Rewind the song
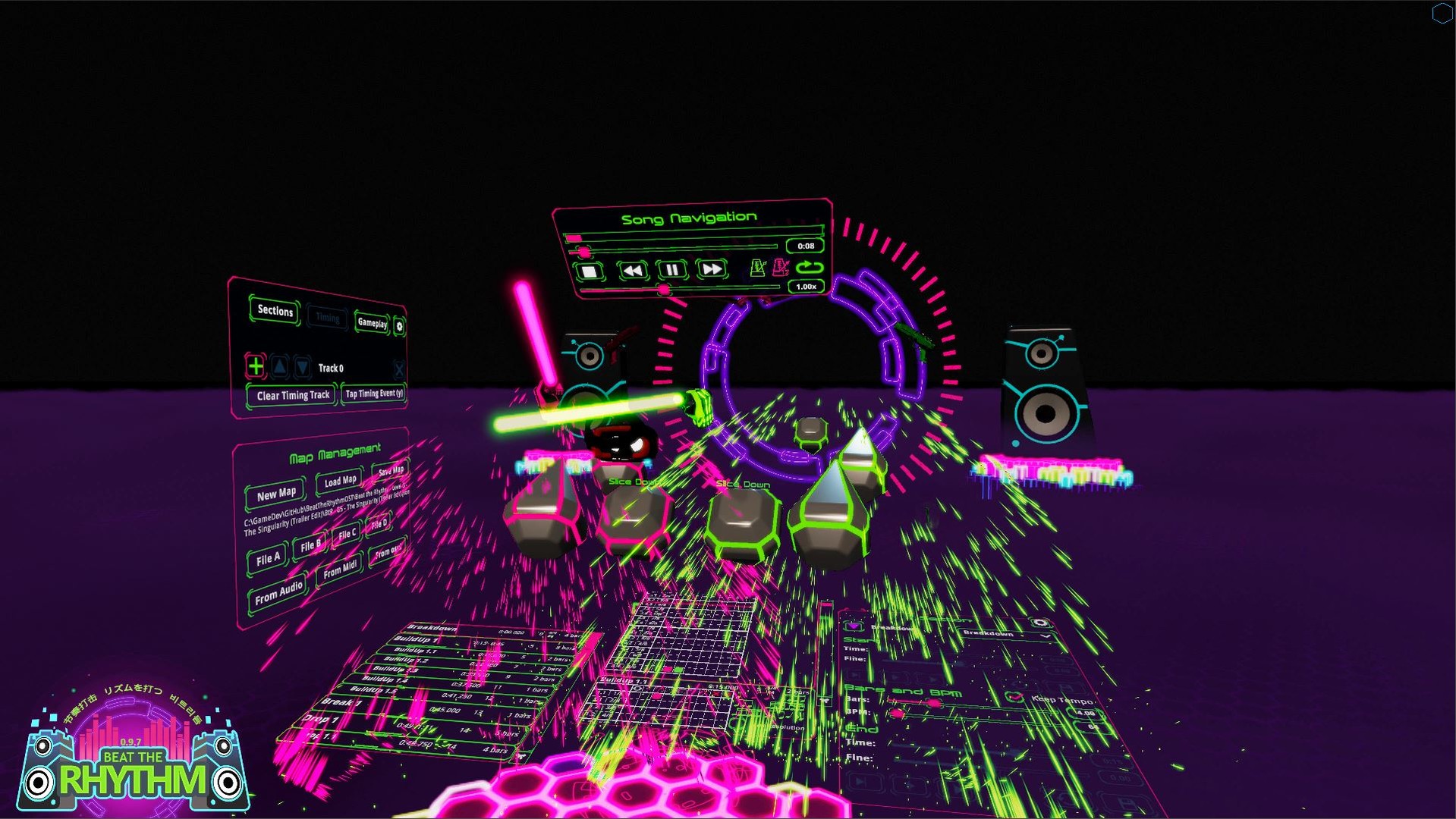Image resolution: width=1456 pixels, height=819 pixels. pos(632,270)
